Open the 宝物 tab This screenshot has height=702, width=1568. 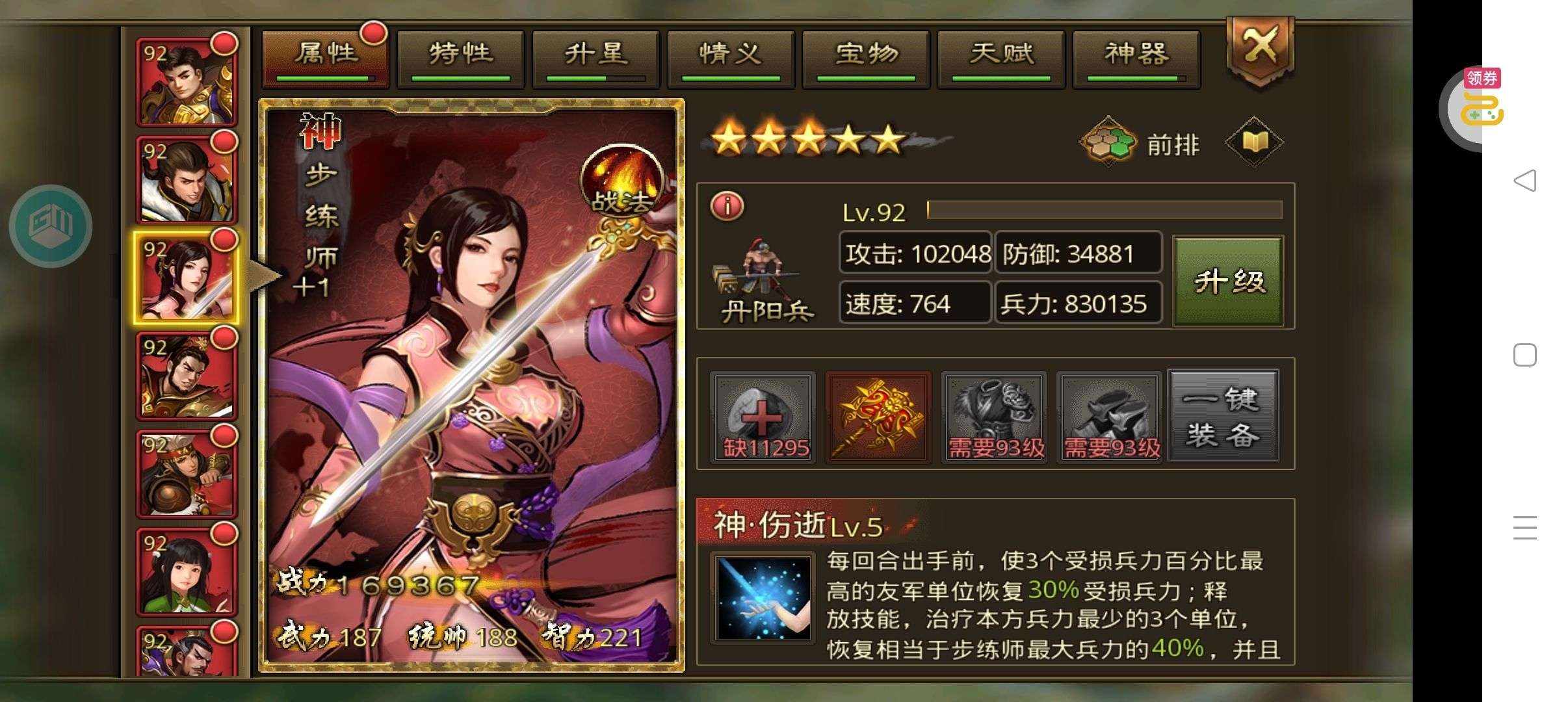point(866,57)
